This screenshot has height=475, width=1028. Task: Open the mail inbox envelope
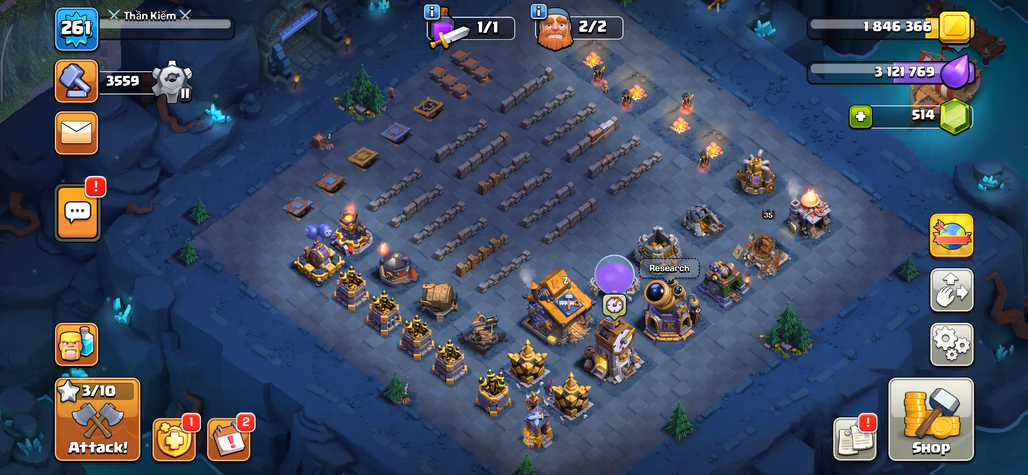point(76,133)
